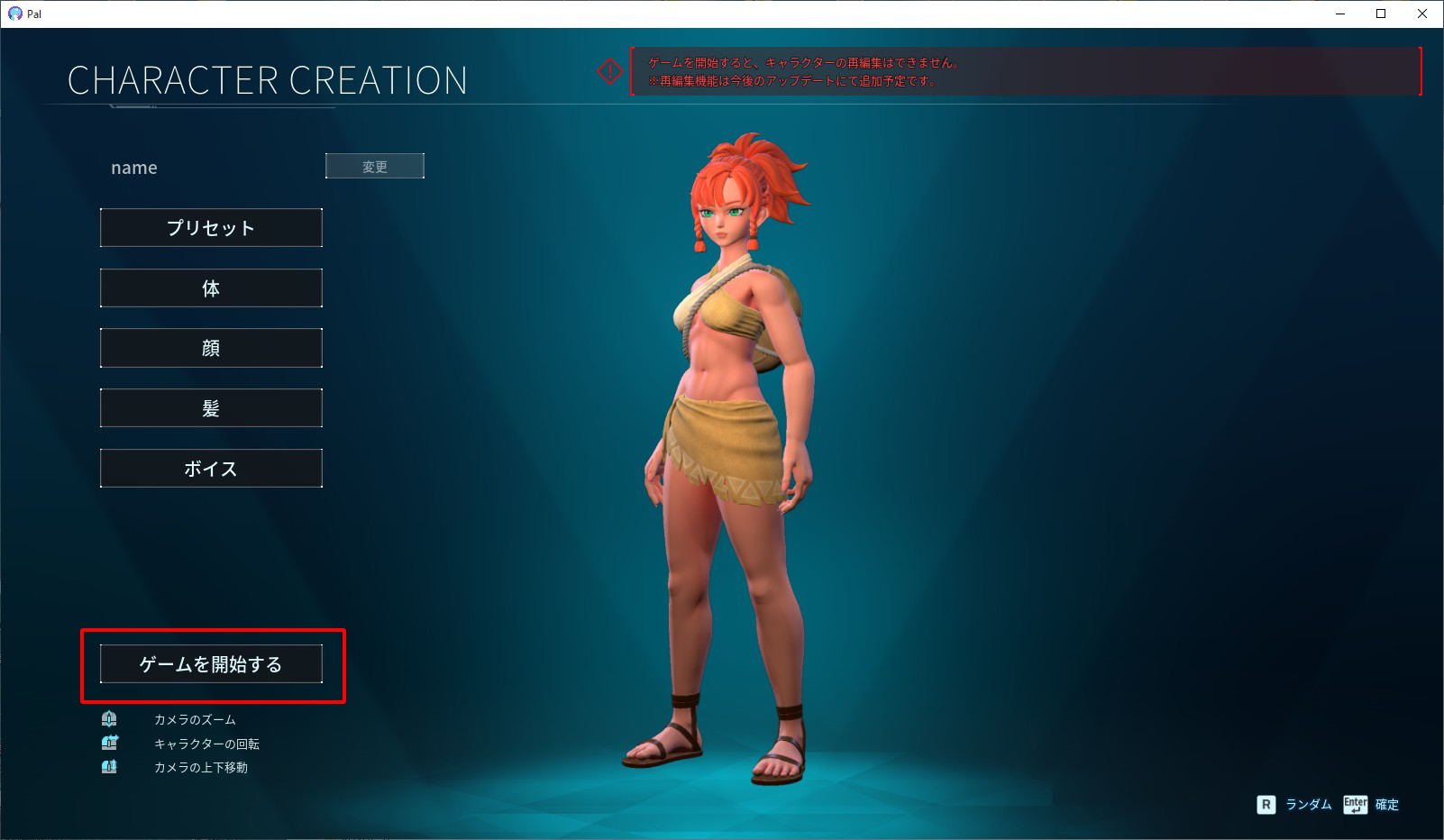The height and width of the screenshot is (840, 1444).
Task: Minimize the Pal window
Action: click(1340, 14)
